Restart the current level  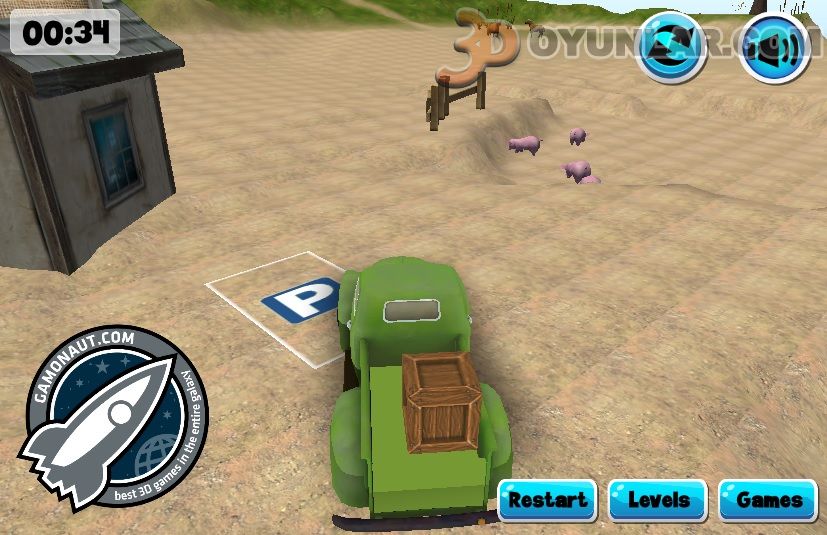(x=547, y=500)
